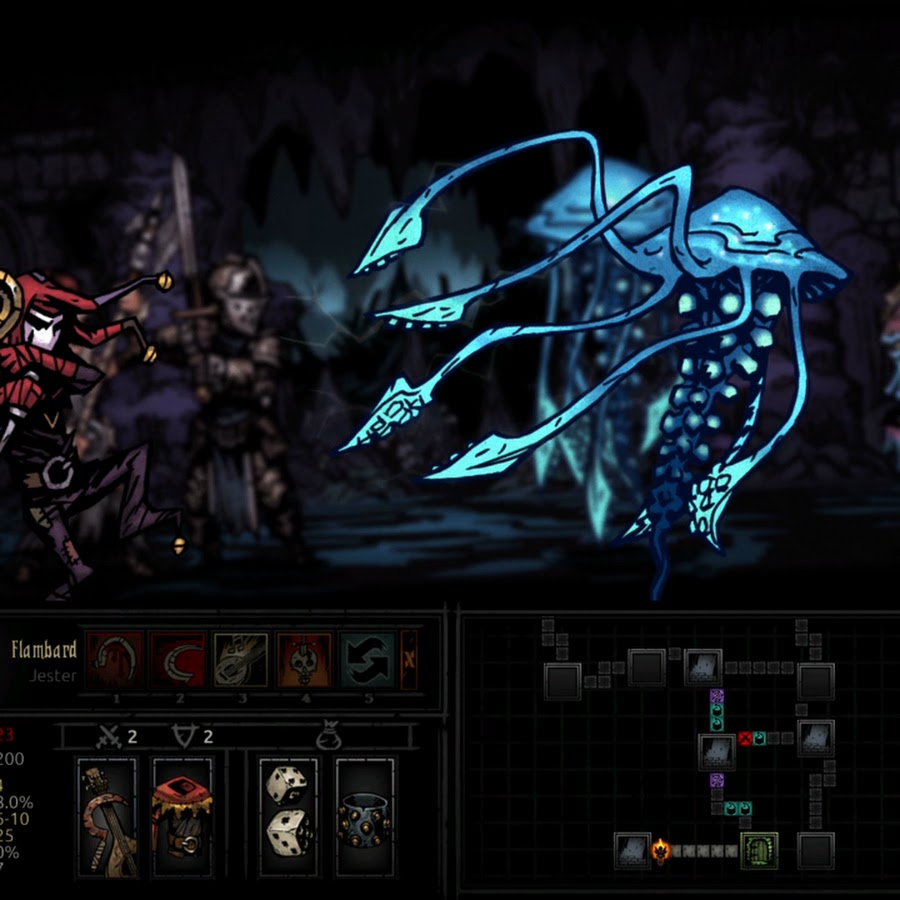Inspect the jester outfit armor slot
900x900 pixels.
coord(181,817)
